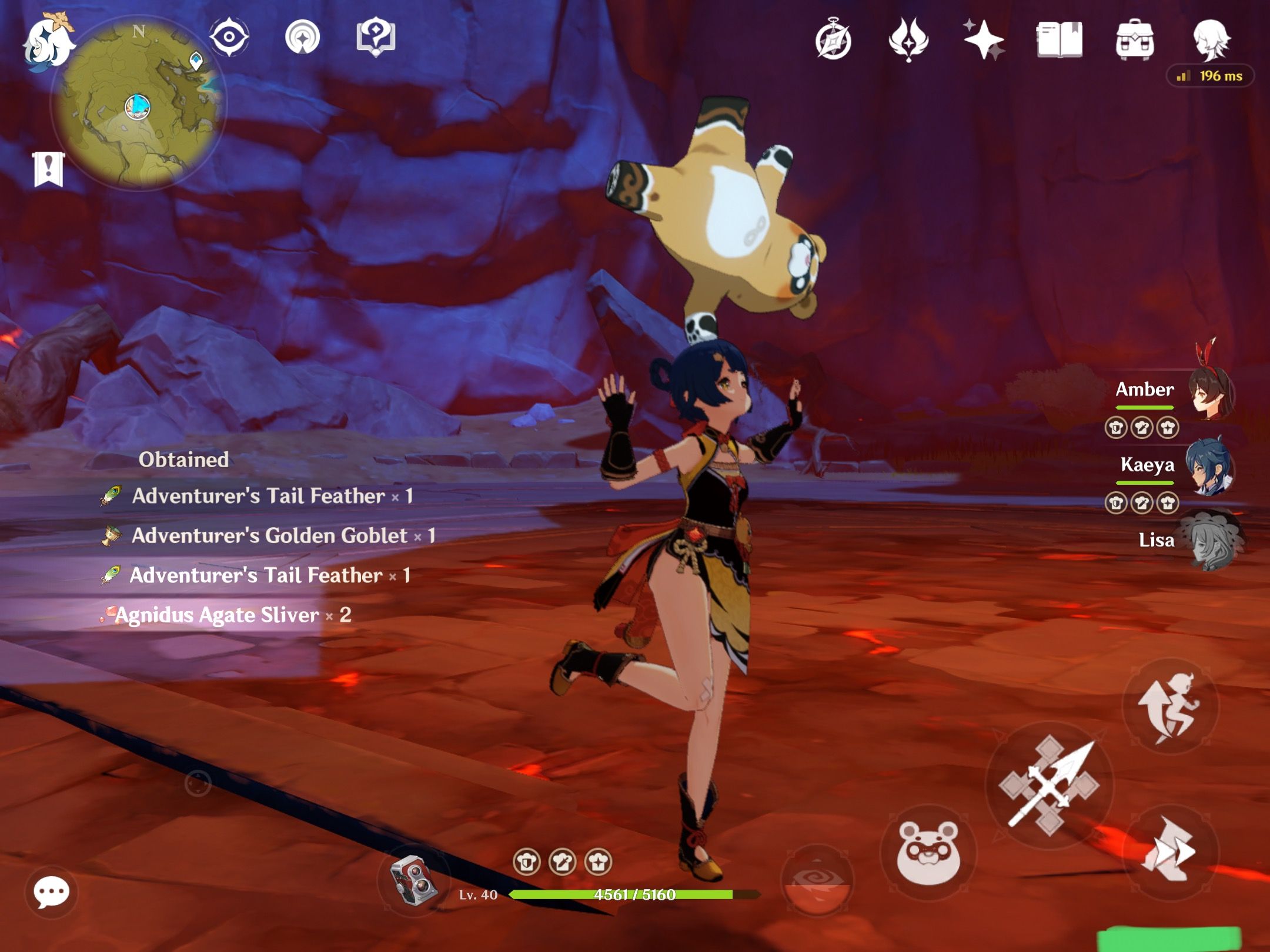Click the tutorial question-mark icon
The height and width of the screenshot is (952, 1270).
pos(376,37)
